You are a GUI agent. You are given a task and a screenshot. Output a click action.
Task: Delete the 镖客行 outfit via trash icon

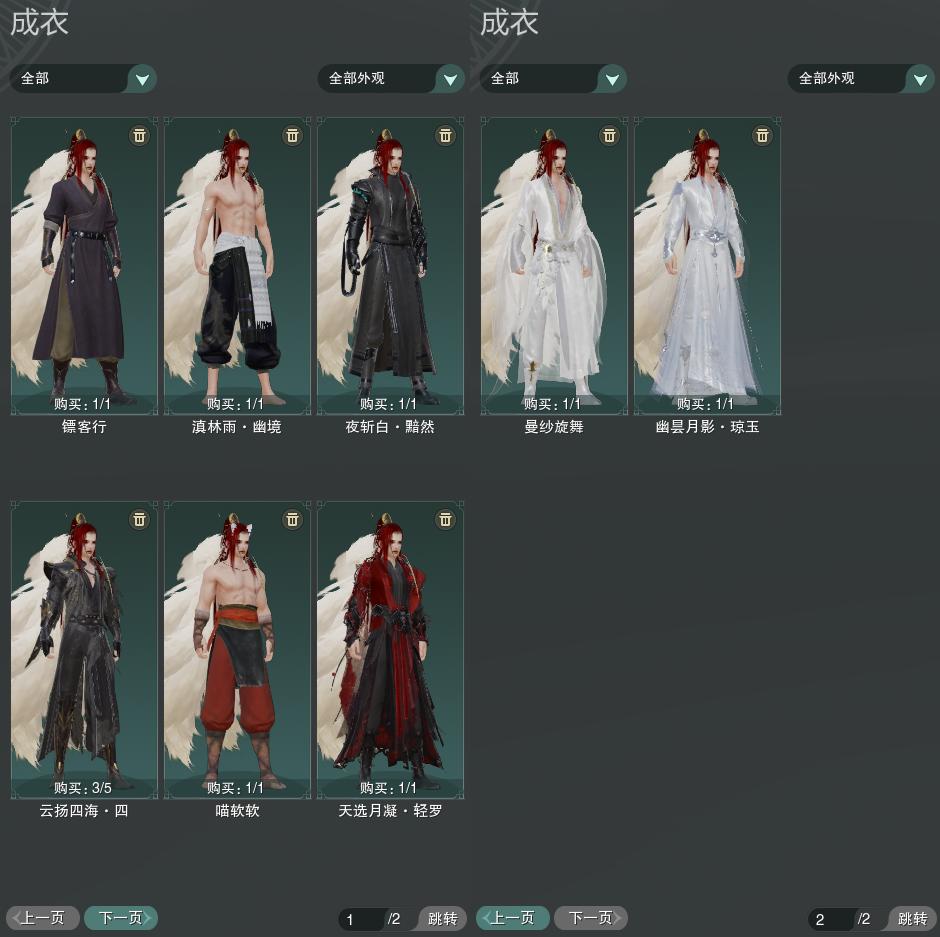tap(139, 135)
